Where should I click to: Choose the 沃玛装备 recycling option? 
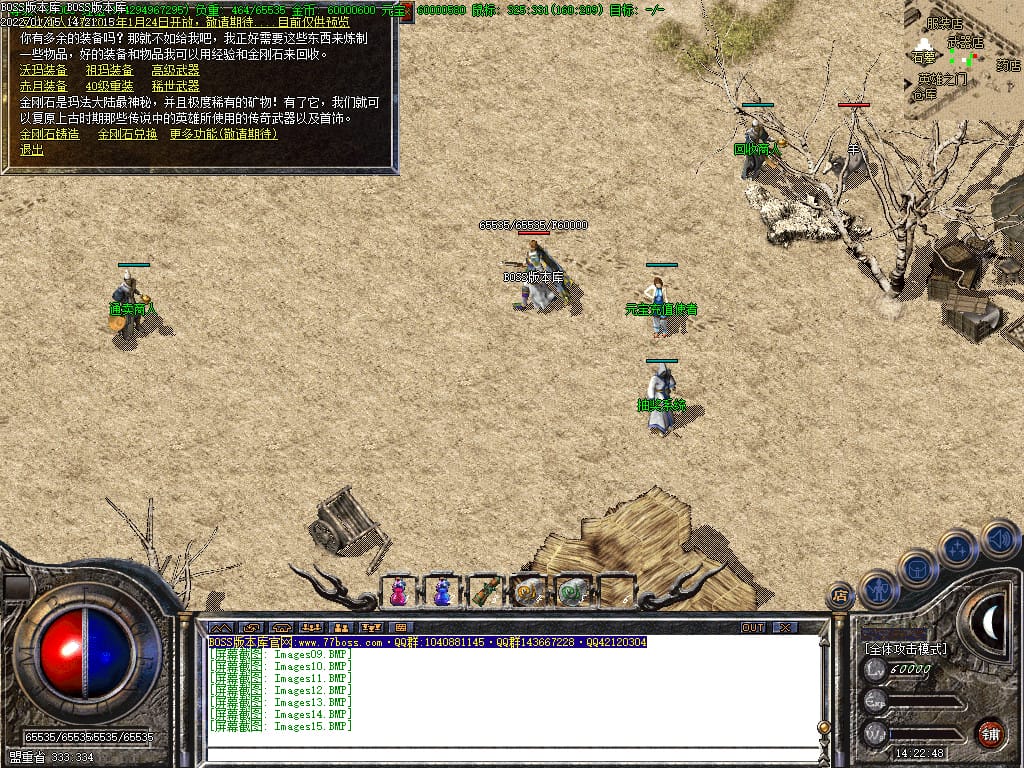click(x=44, y=71)
